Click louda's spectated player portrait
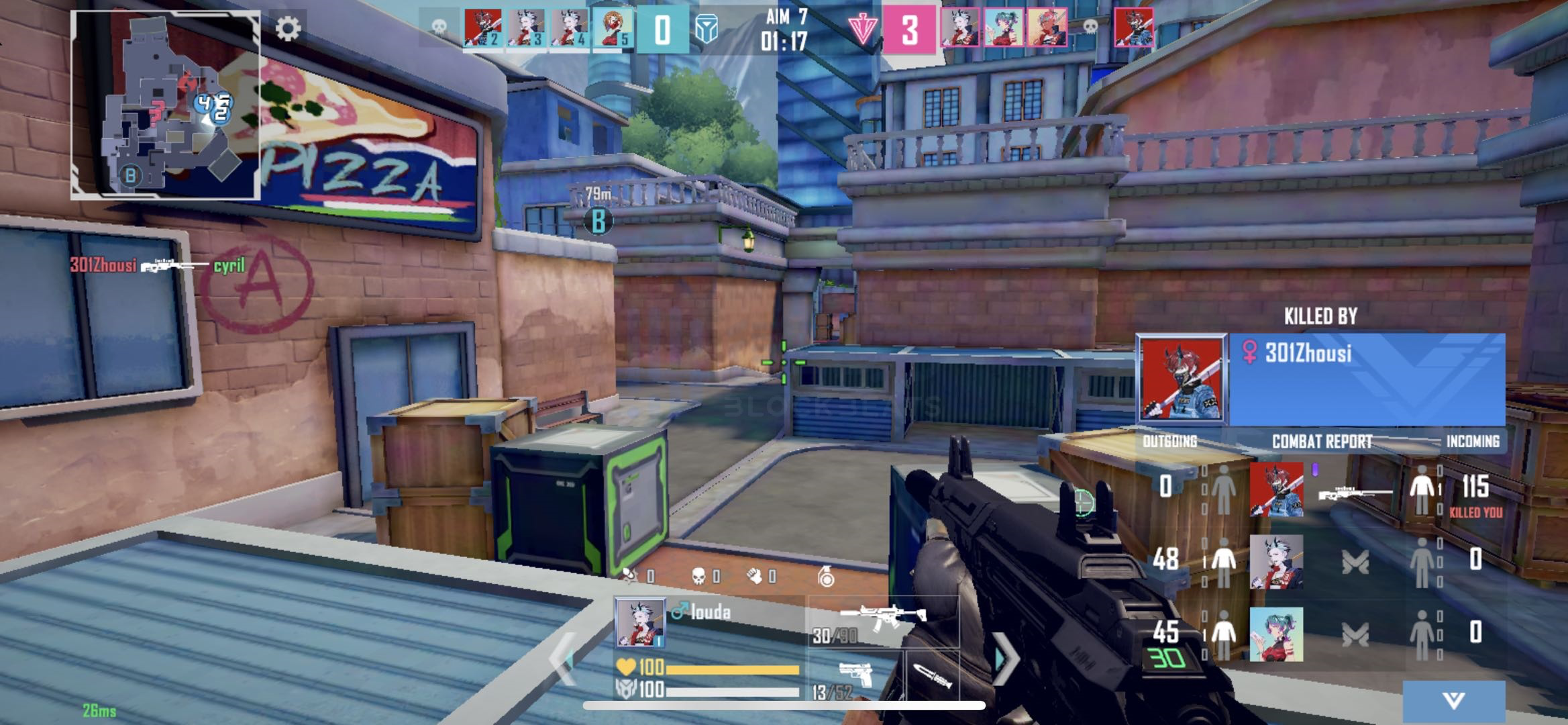 pyautogui.click(x=640, y=622)
